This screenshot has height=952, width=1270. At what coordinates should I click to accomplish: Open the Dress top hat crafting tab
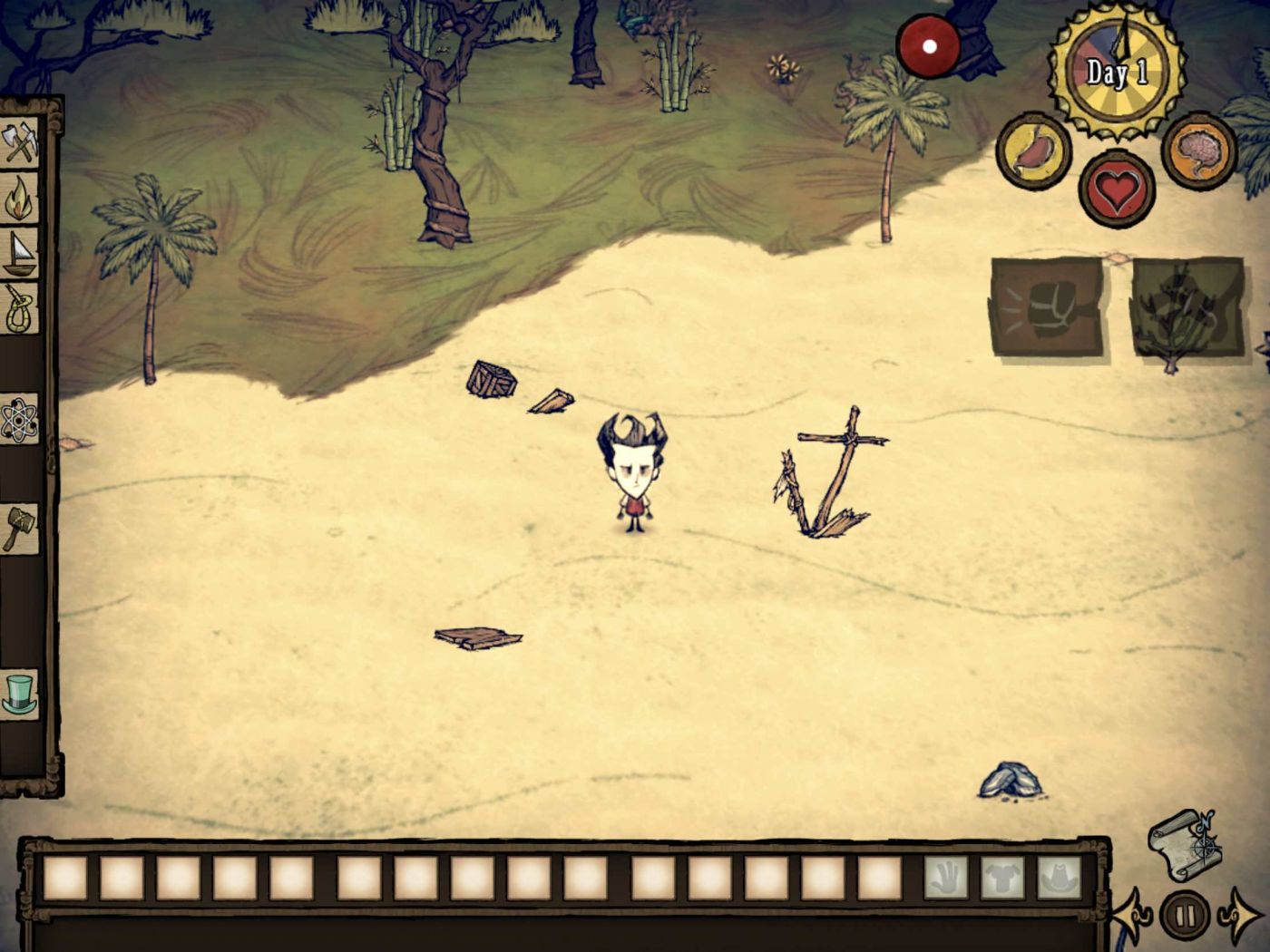pos(20,694)
